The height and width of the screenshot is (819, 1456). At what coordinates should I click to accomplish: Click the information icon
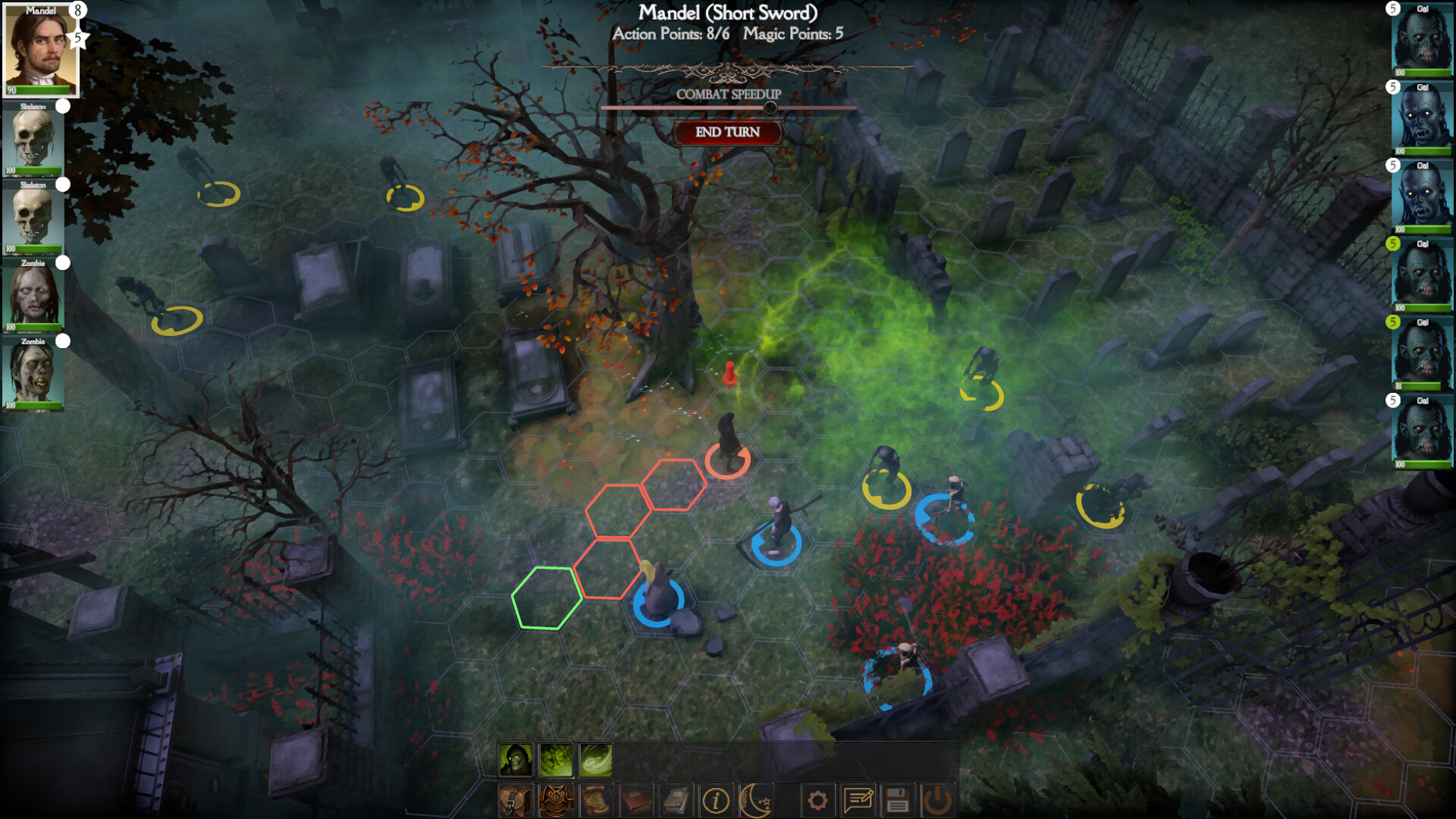[717, 799]
